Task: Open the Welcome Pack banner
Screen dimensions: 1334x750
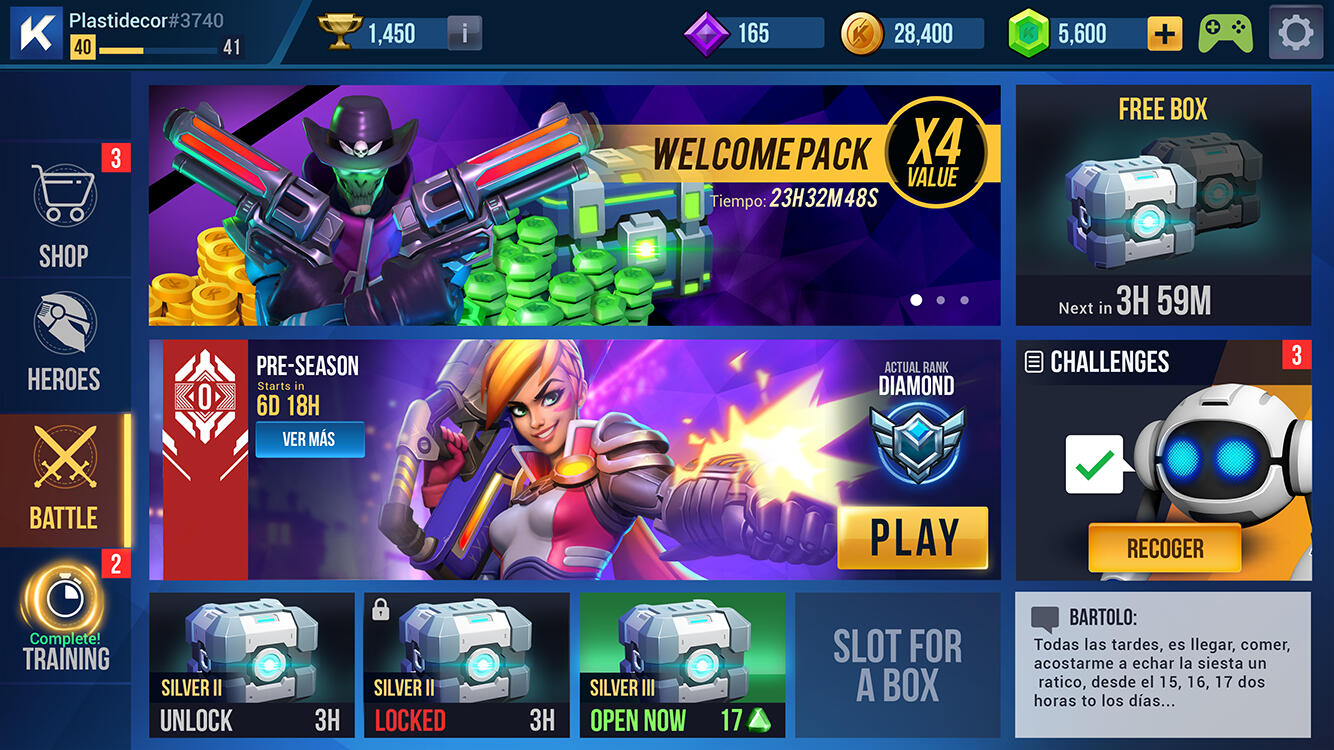Action: (574, 205)
